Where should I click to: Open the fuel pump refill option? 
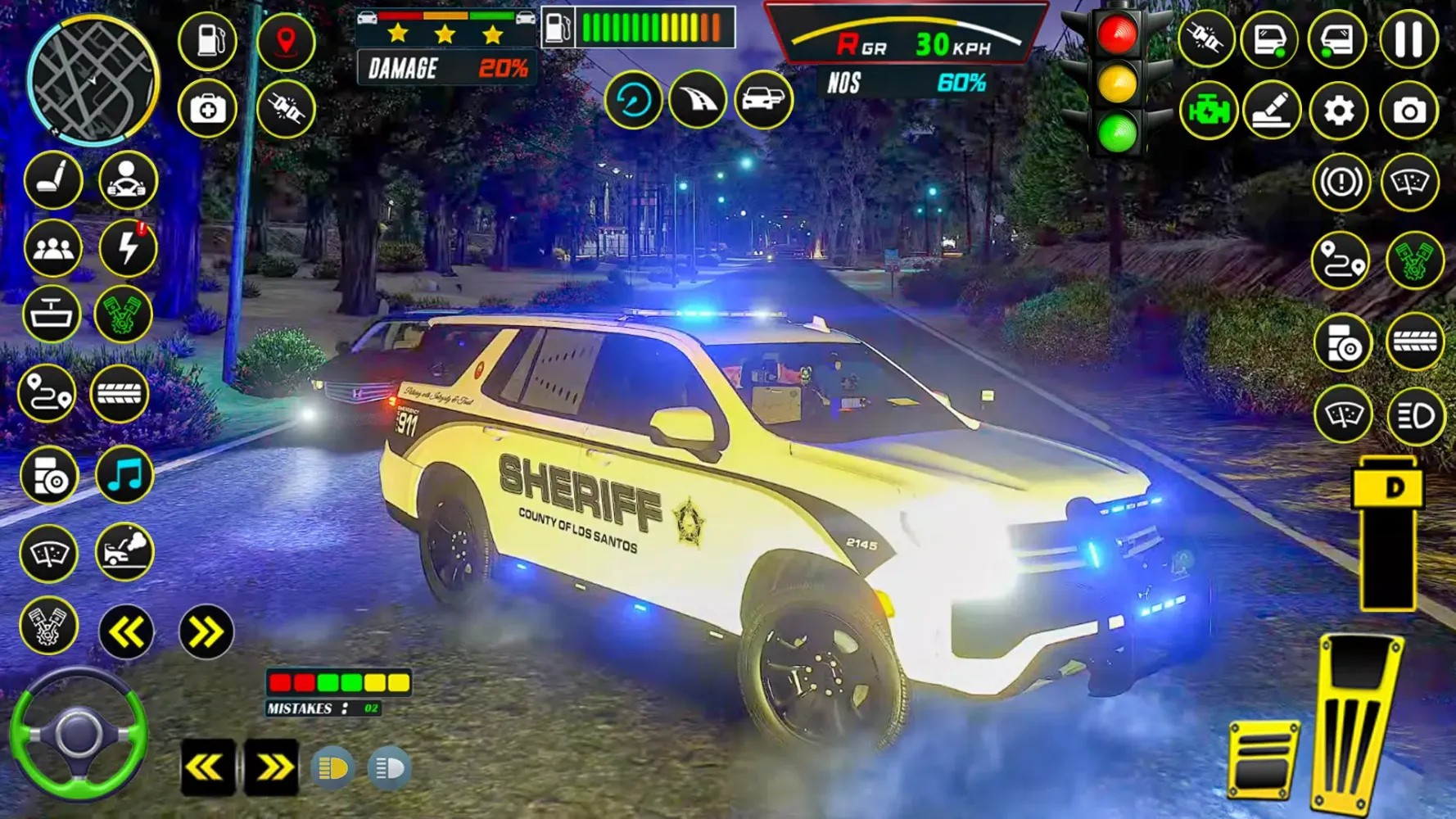point(207,39)
